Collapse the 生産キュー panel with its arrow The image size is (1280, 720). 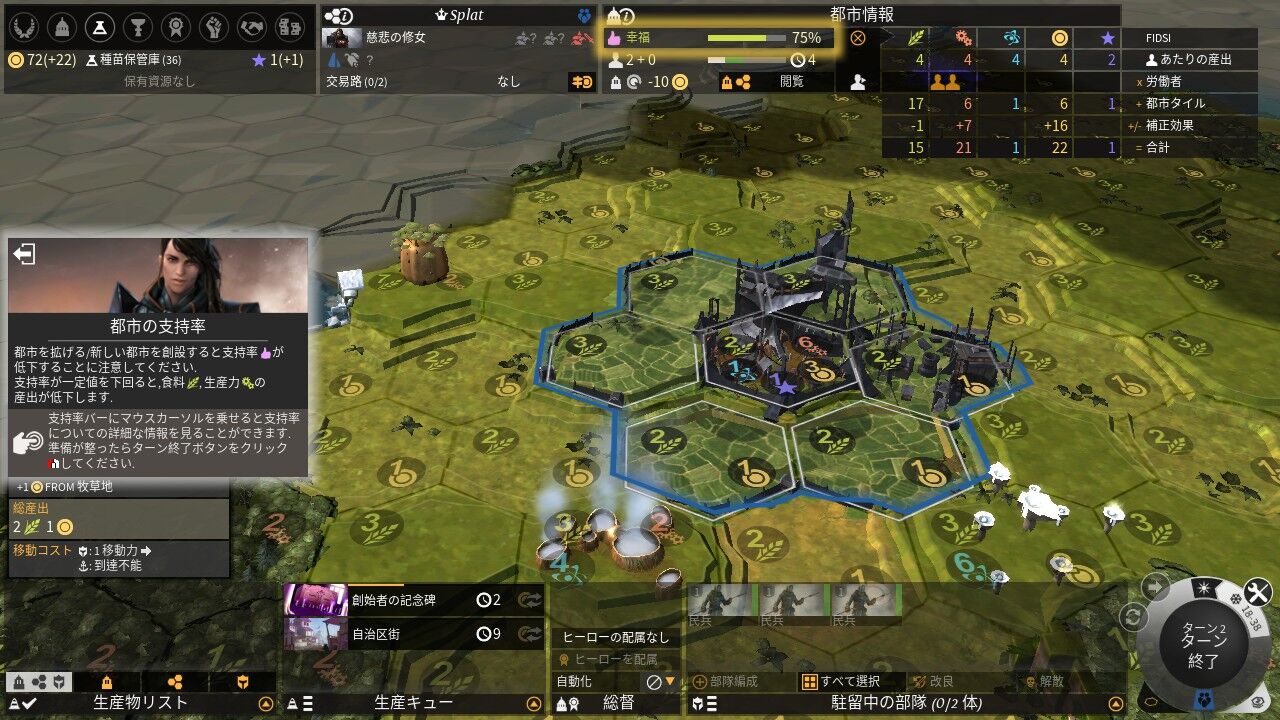pyautogui.click(x=534, y=703)
